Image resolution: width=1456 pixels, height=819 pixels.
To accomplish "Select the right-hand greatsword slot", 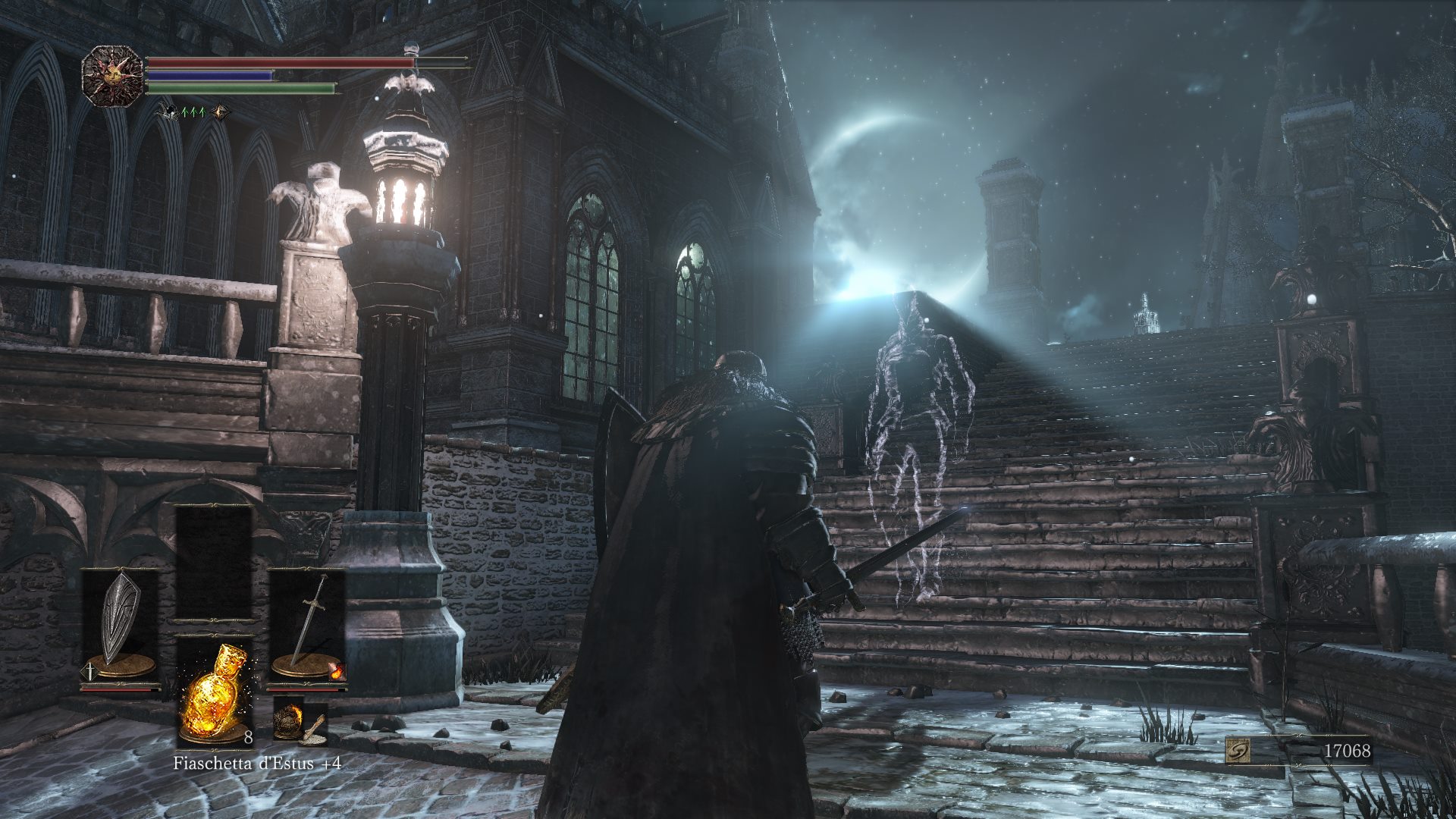I will (307, 623).
